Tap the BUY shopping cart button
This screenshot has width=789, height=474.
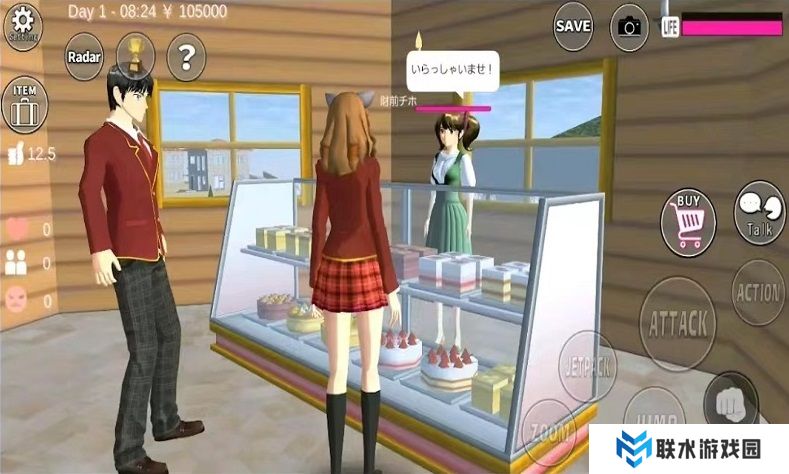point(688,220)
